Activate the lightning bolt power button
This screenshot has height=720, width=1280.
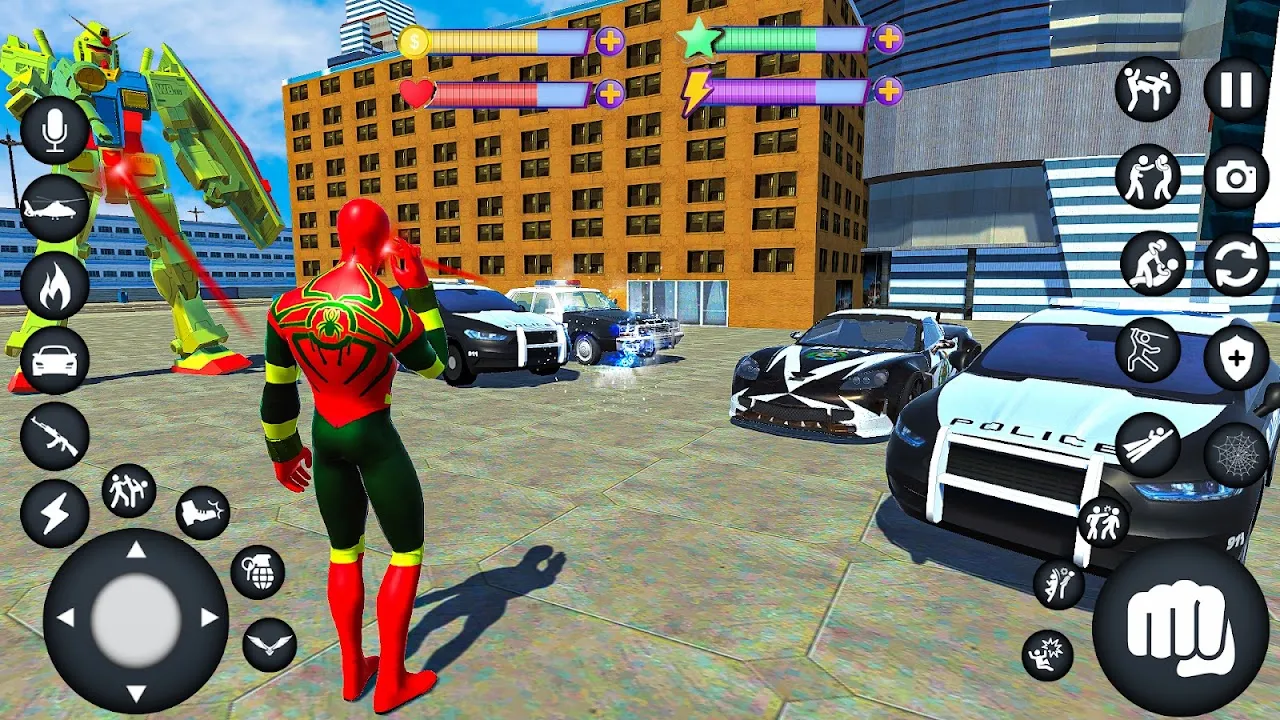[x=55, y=513]
